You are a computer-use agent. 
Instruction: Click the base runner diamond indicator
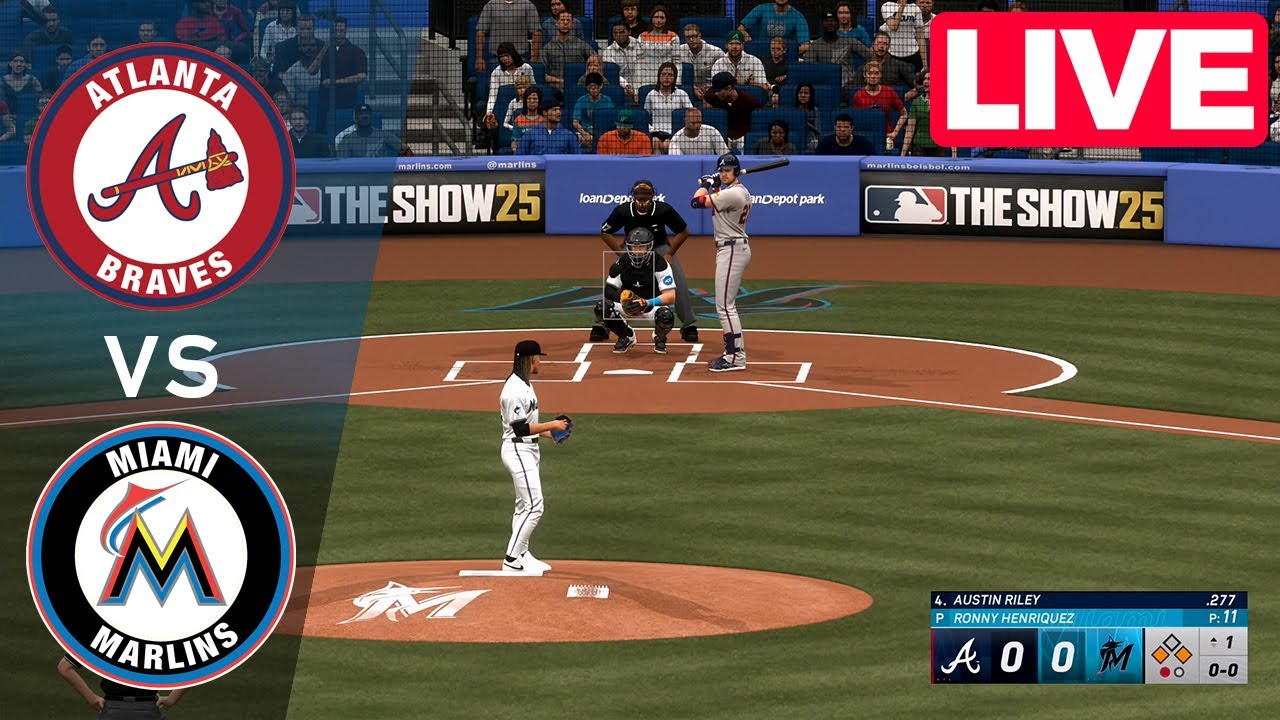point(1170,650)
